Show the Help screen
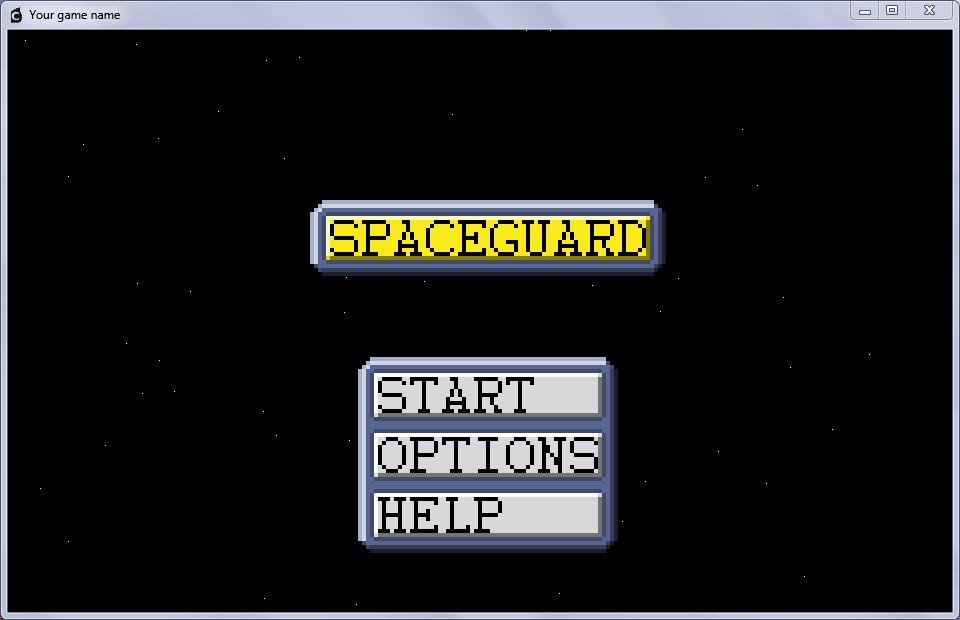This screenshot has height=620, width=960. [487, 515]
